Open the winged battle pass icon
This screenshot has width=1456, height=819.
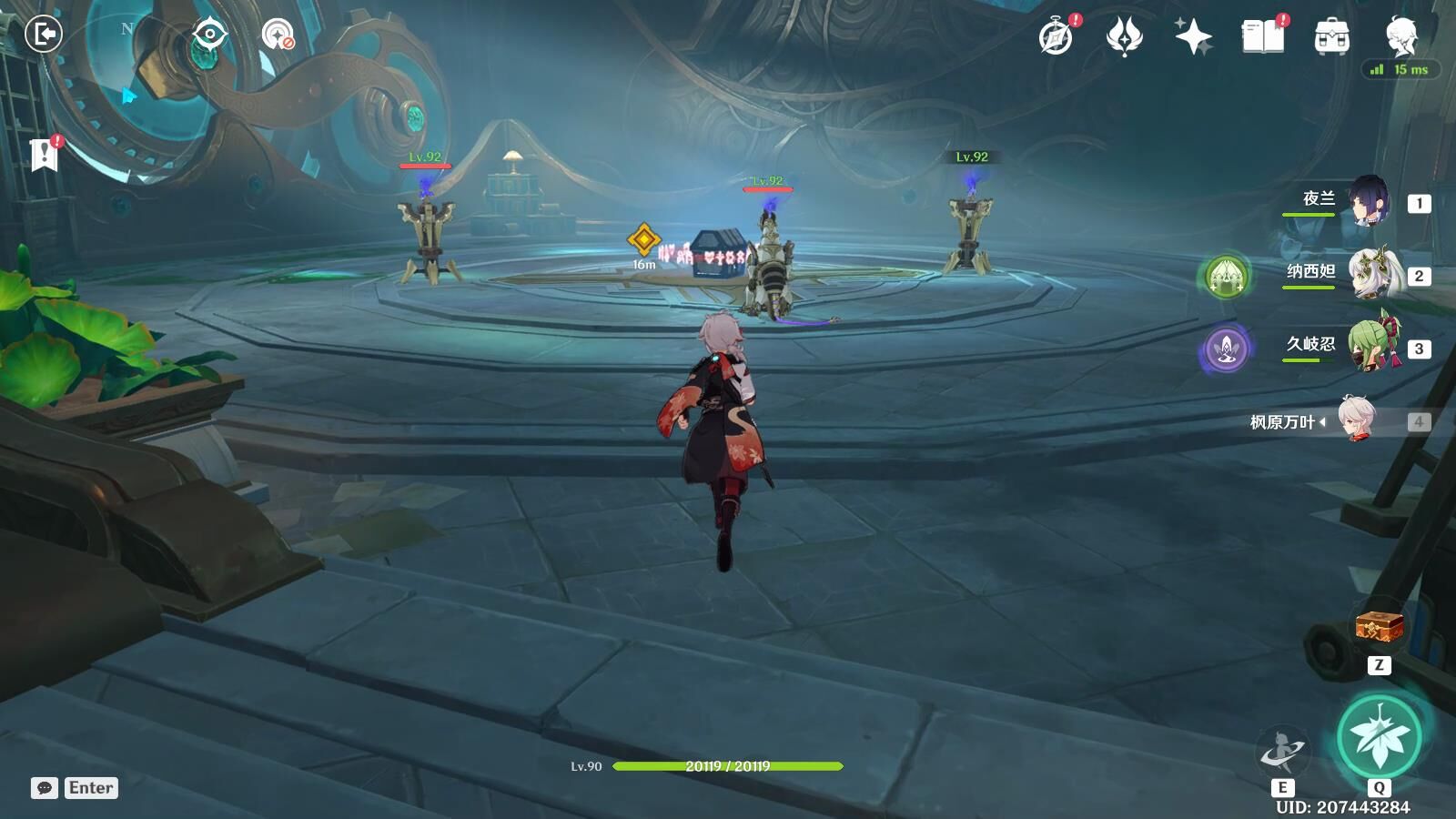(x=1125, y=37)
